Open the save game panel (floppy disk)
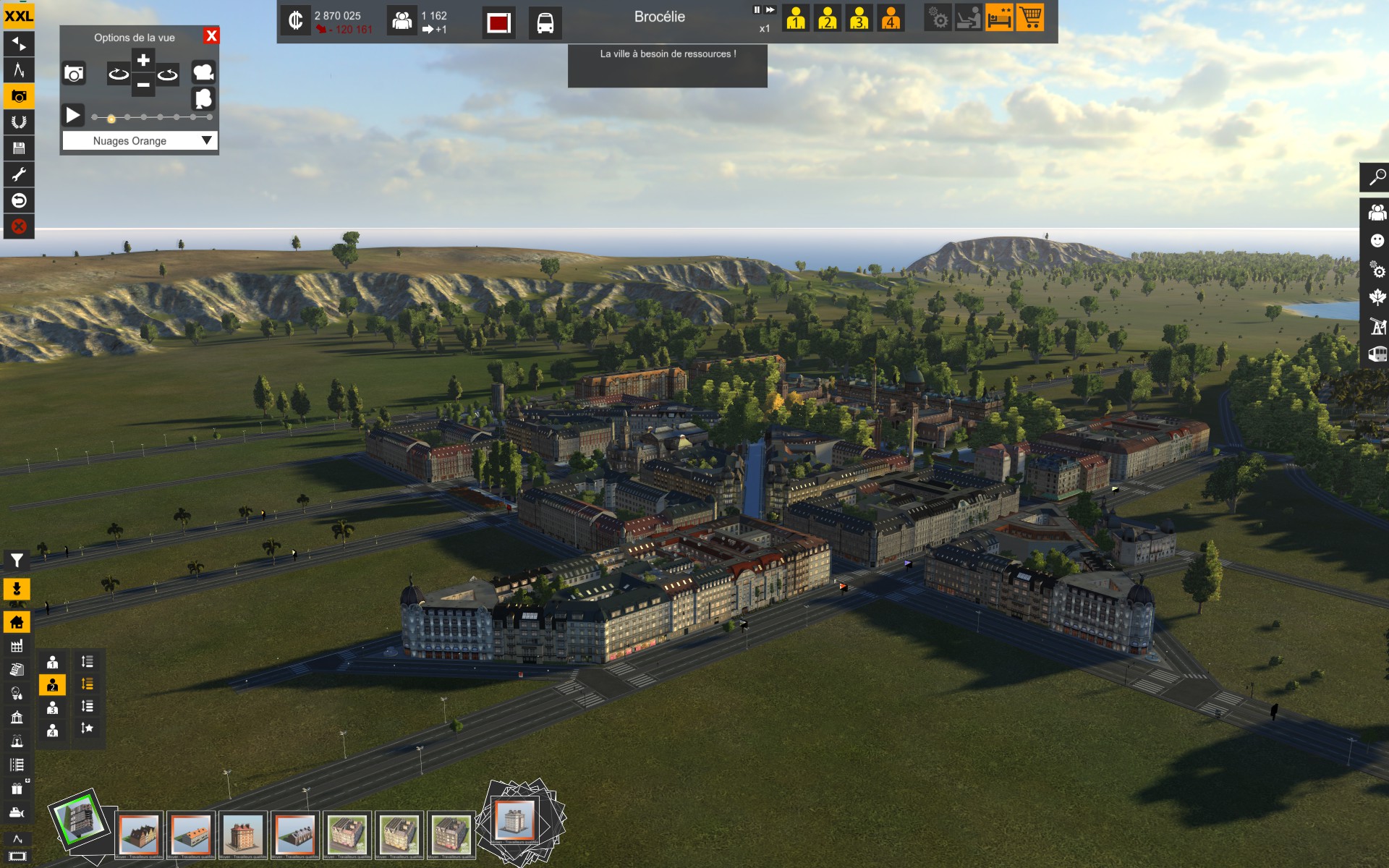 [19, 148]
